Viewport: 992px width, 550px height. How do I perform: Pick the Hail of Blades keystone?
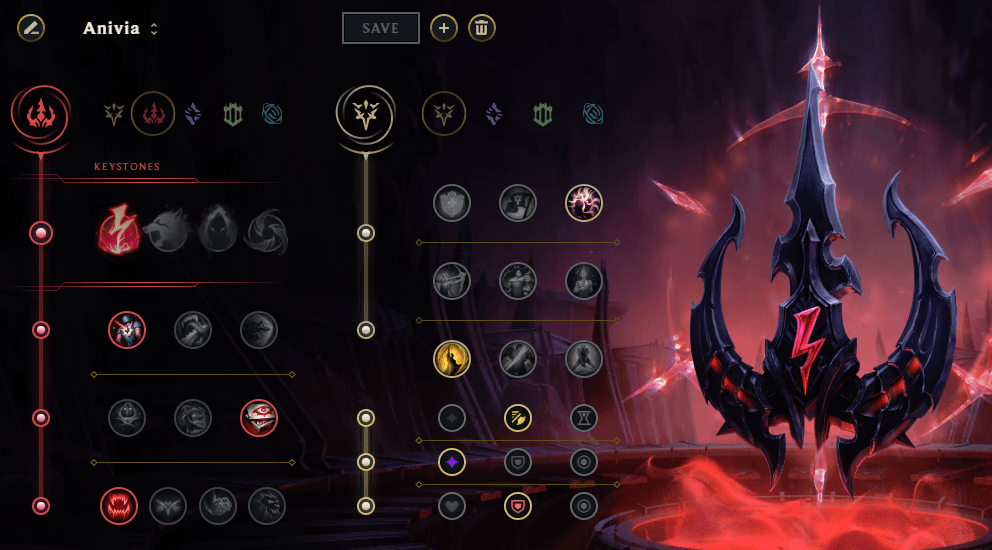[x=265, y=233]
